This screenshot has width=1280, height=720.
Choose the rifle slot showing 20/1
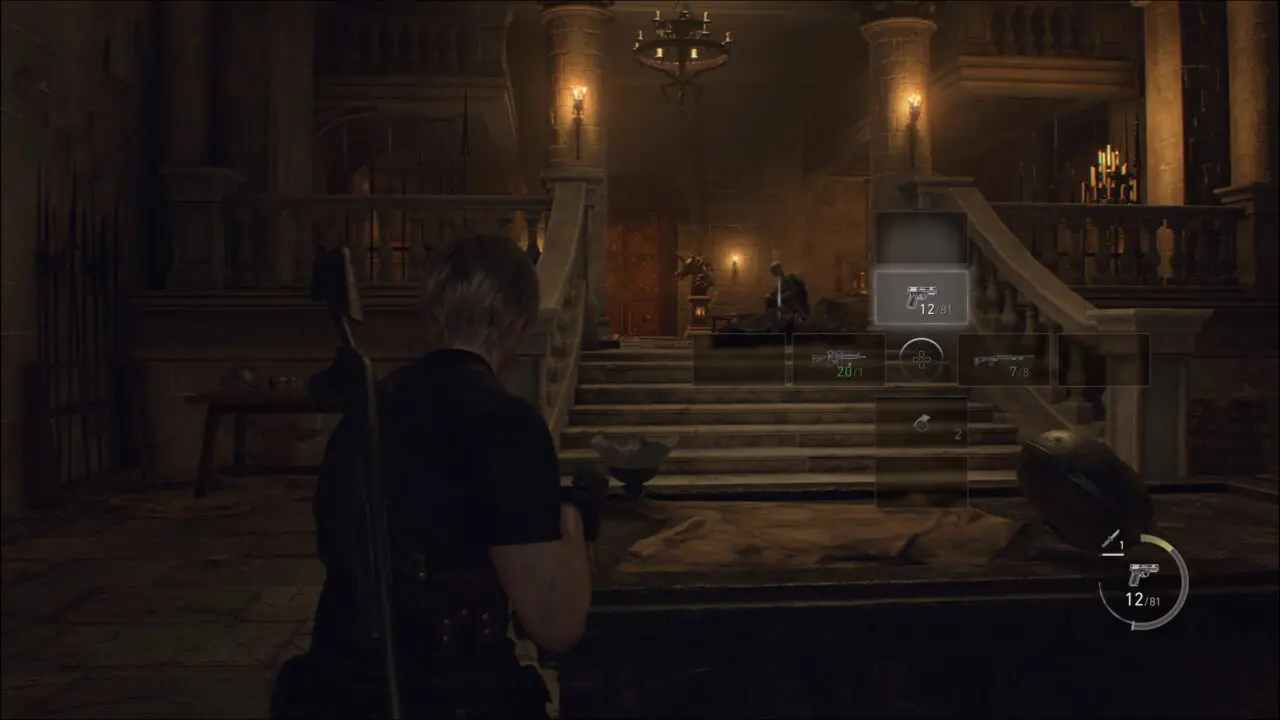[x=838, y=359]
